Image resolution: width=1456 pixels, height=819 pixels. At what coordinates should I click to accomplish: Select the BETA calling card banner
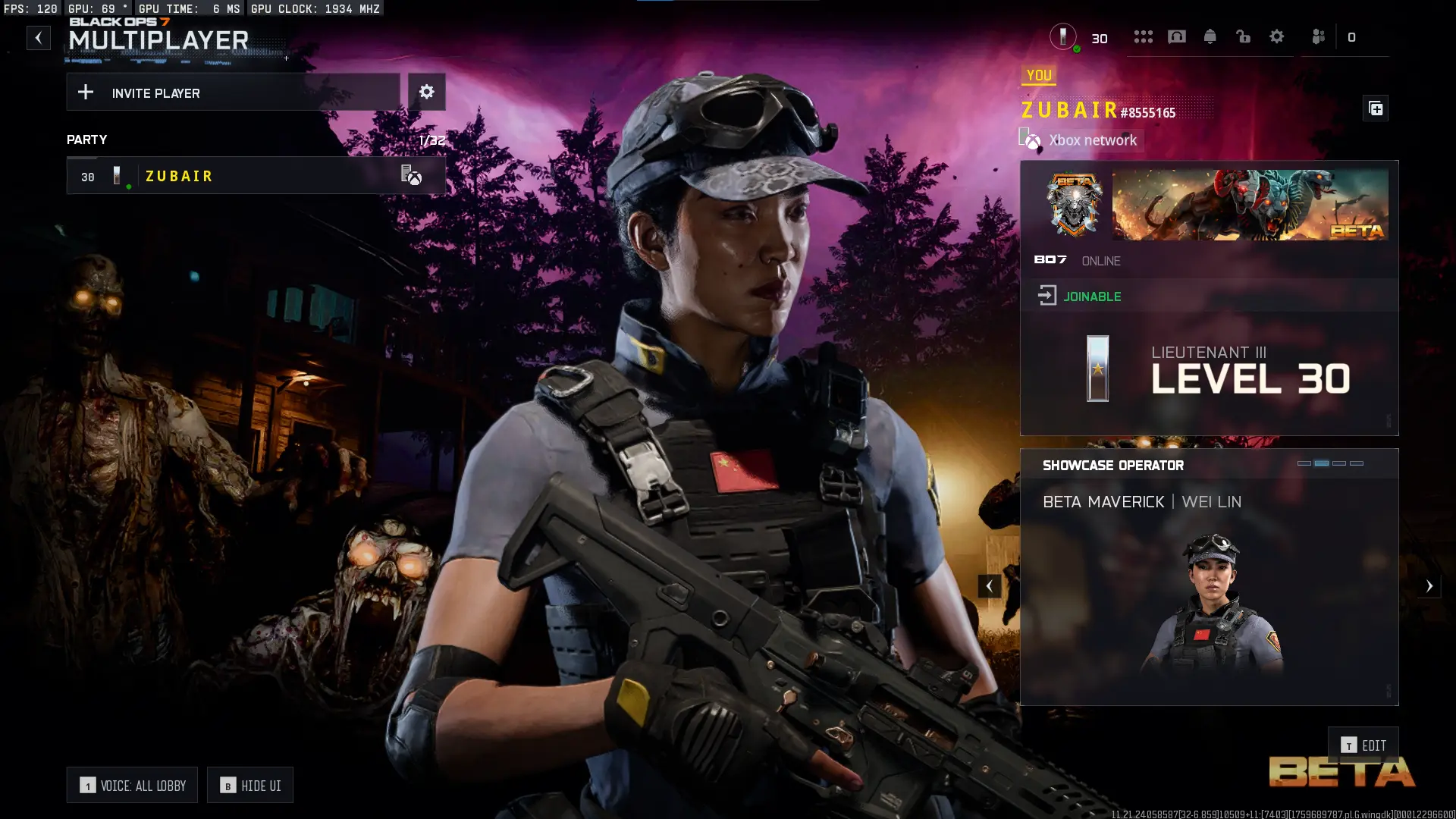click(1250, 205)
